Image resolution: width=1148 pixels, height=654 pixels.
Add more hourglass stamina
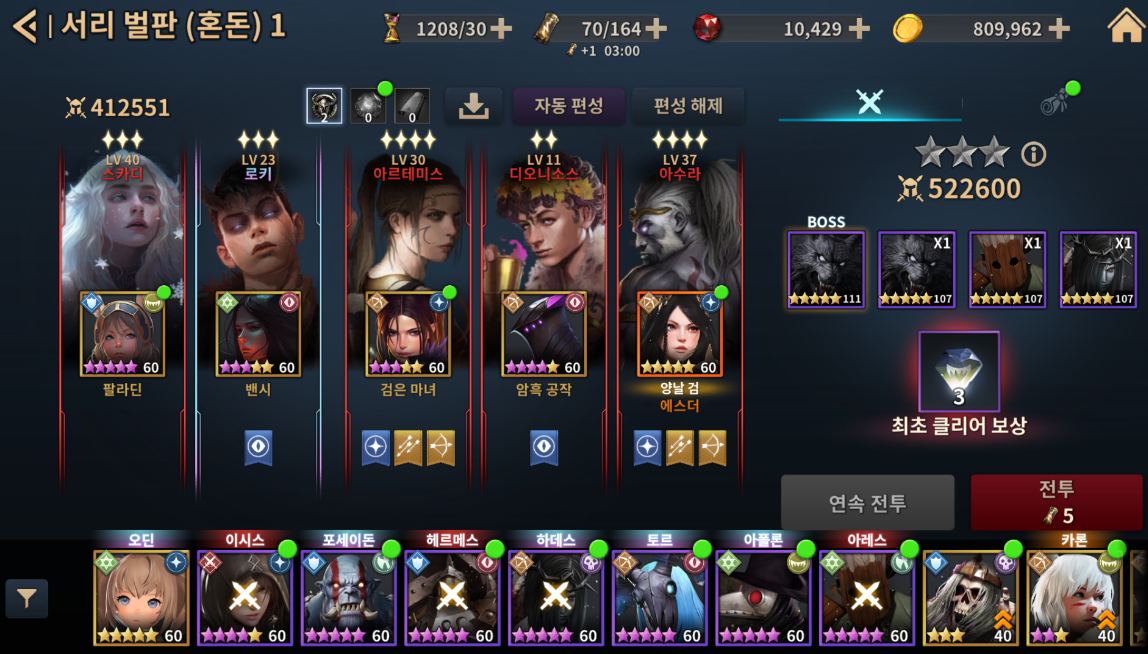[501, 29]
